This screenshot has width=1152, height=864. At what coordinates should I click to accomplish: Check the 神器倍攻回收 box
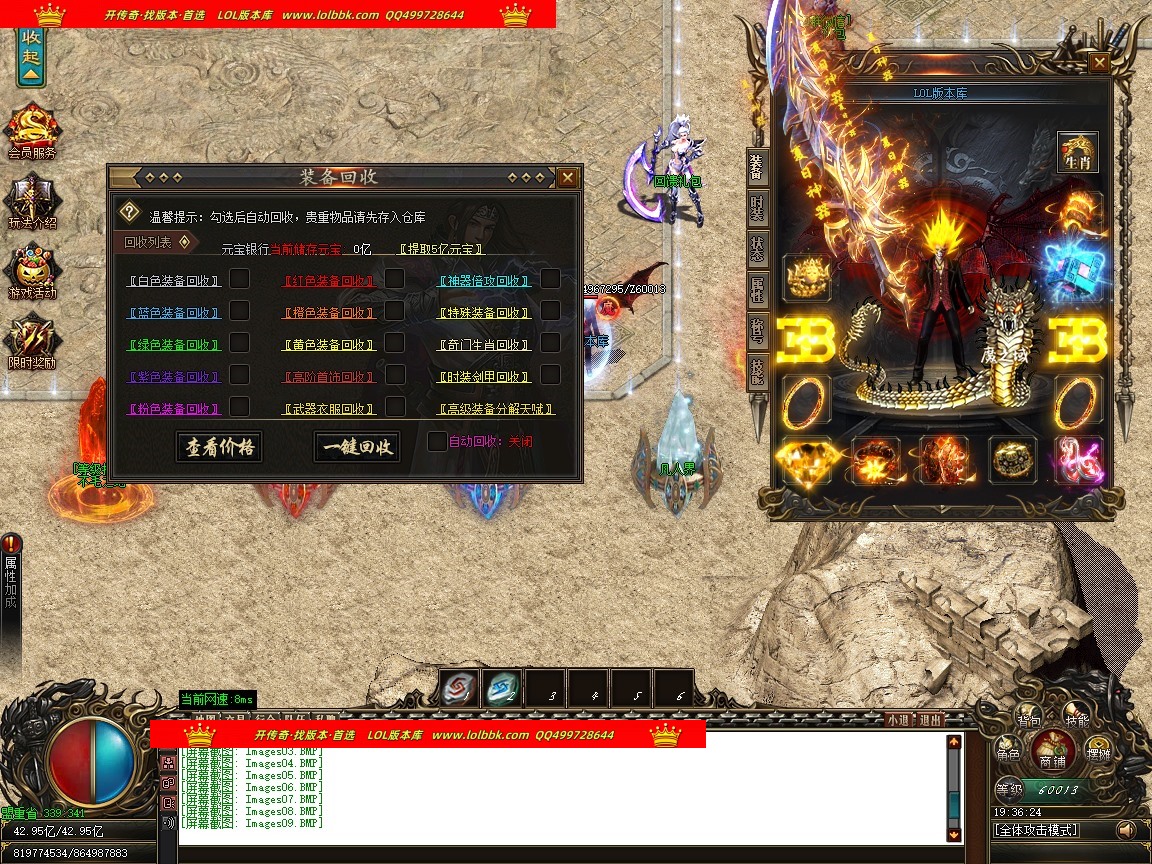click(x=550, y=279)
